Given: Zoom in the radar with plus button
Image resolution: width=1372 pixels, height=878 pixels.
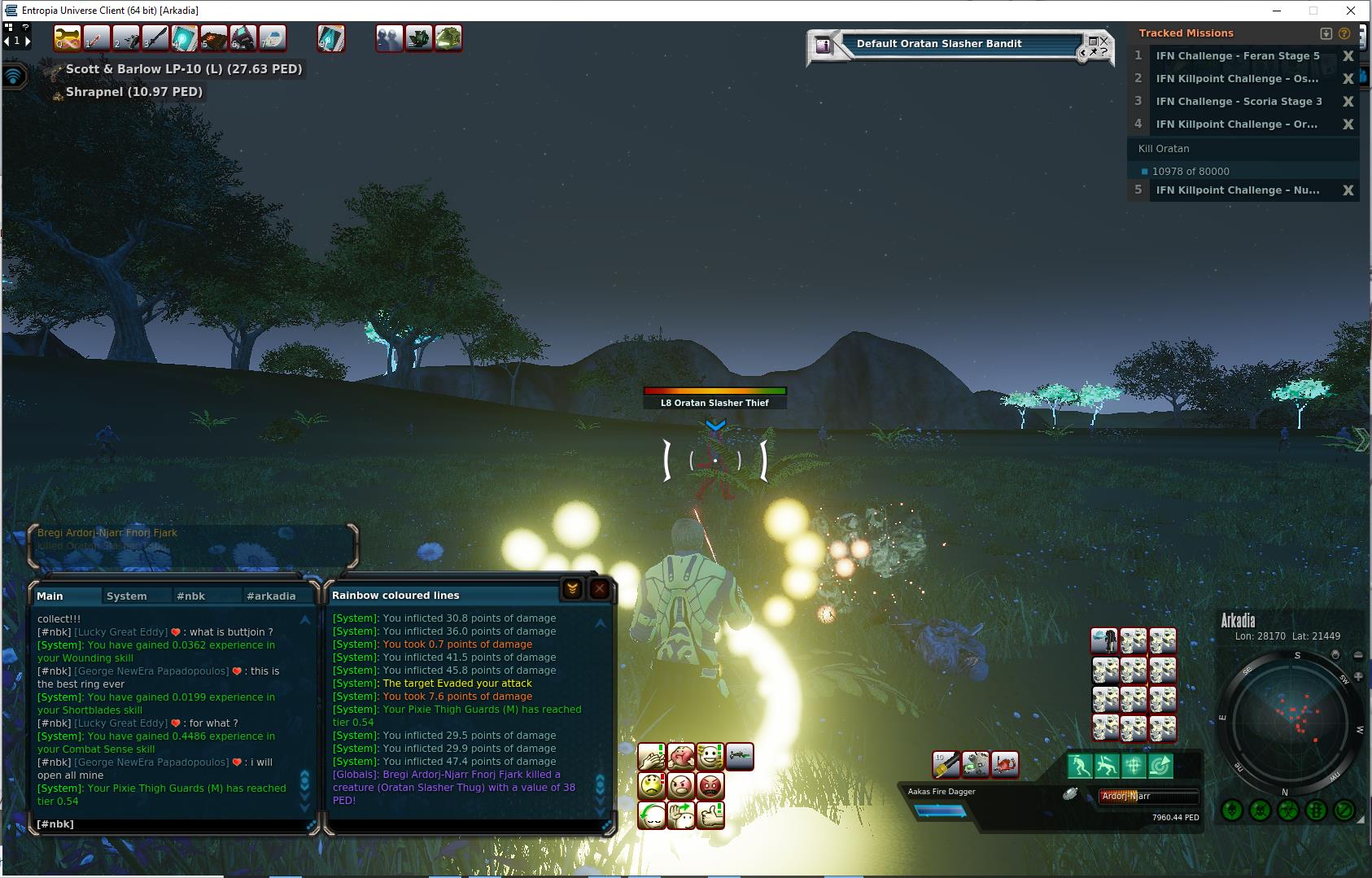Looking at the screenshot, I should click(x=1358, y=677).
